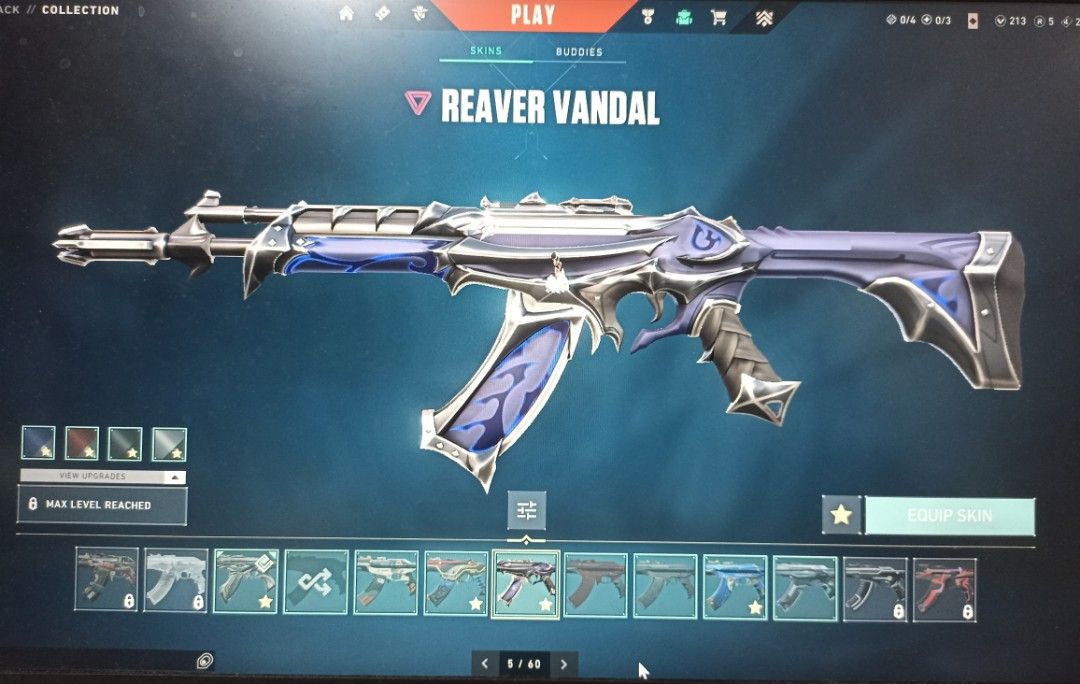Expand the View Upgrades panel
1080x684 pixels.
click(102, 477)
